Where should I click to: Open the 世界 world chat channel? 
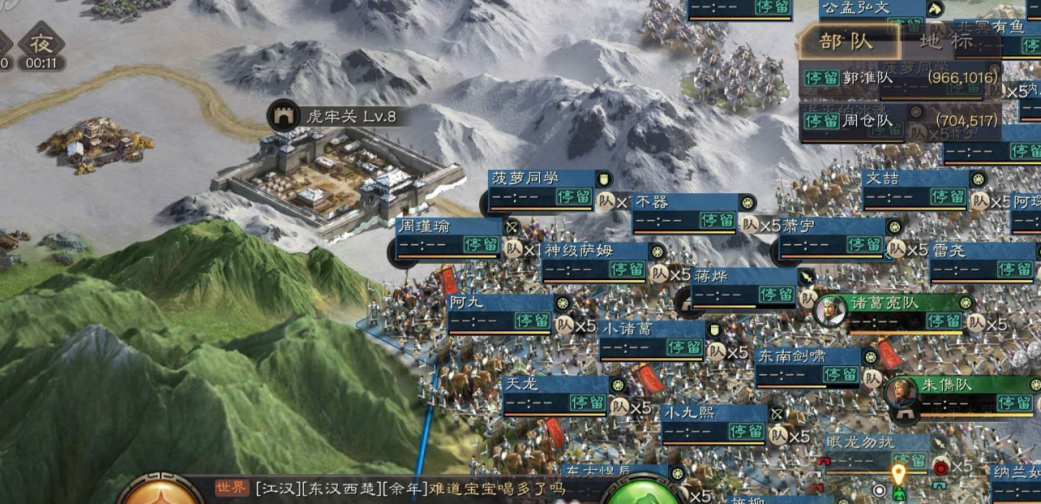tap(231, 489)
